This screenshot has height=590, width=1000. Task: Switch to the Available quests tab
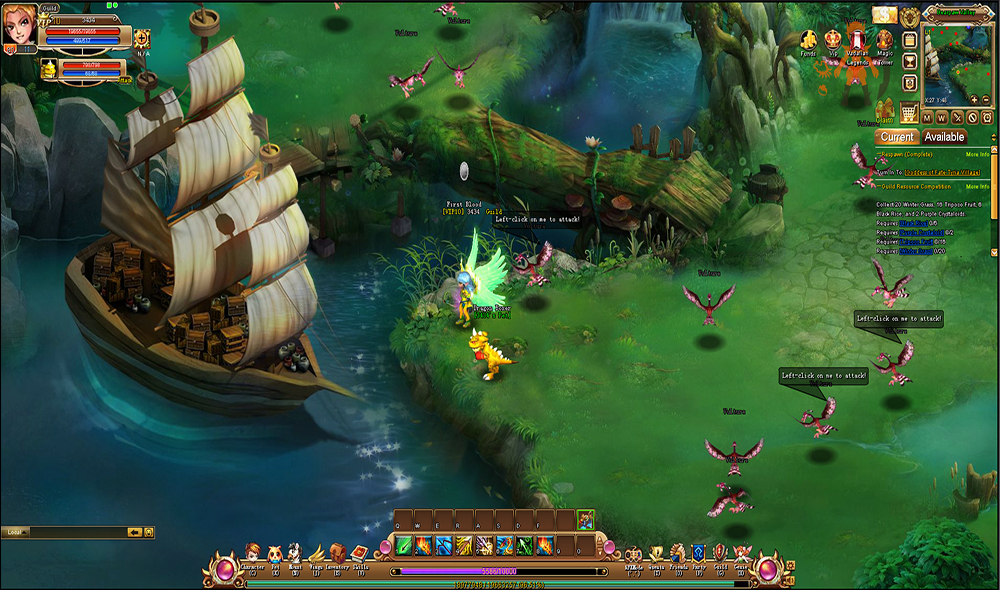click(x=944, y=137)
